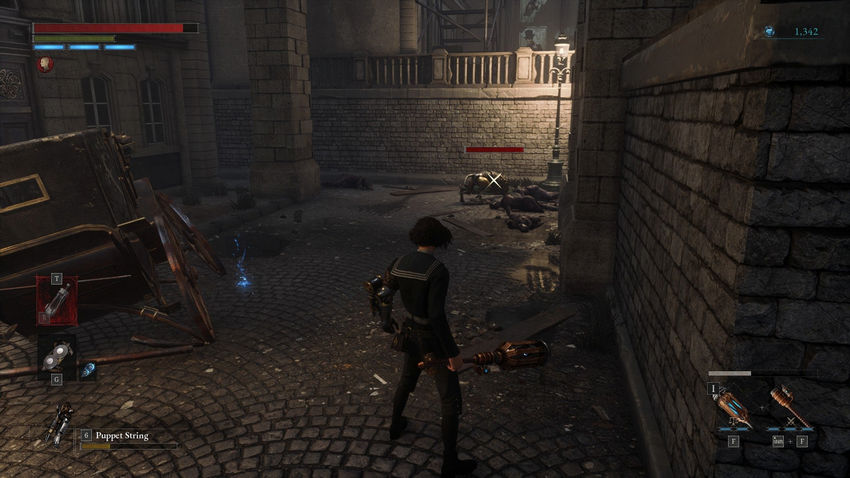Viewport: 850px width, 478px height.
Task: Click the red head status icon
Action: pos(44,64)
